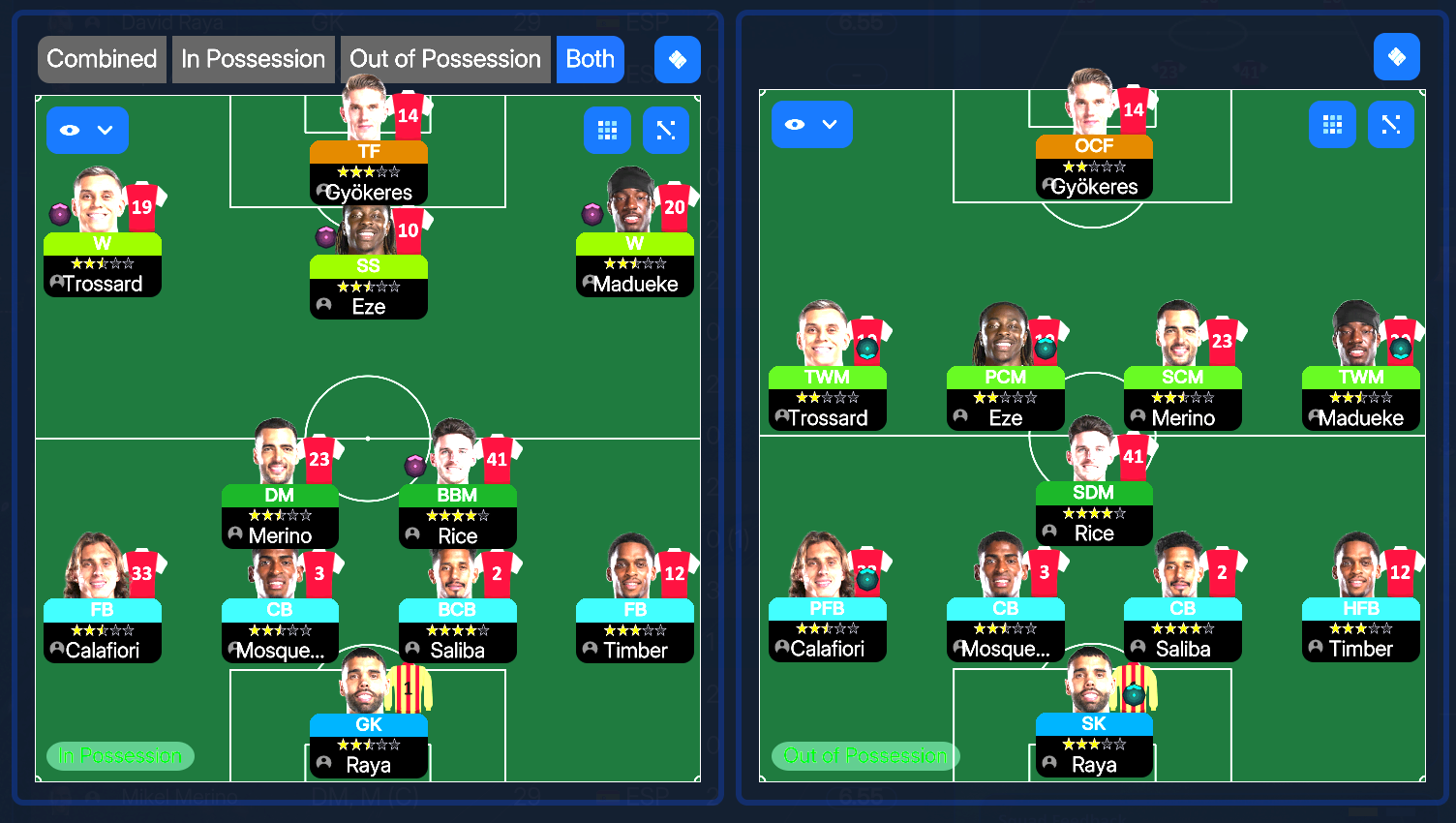This screenshot has width=1456, height=823.
Task: Click the purple status icon beside Rice
Action: pos(414,465)
